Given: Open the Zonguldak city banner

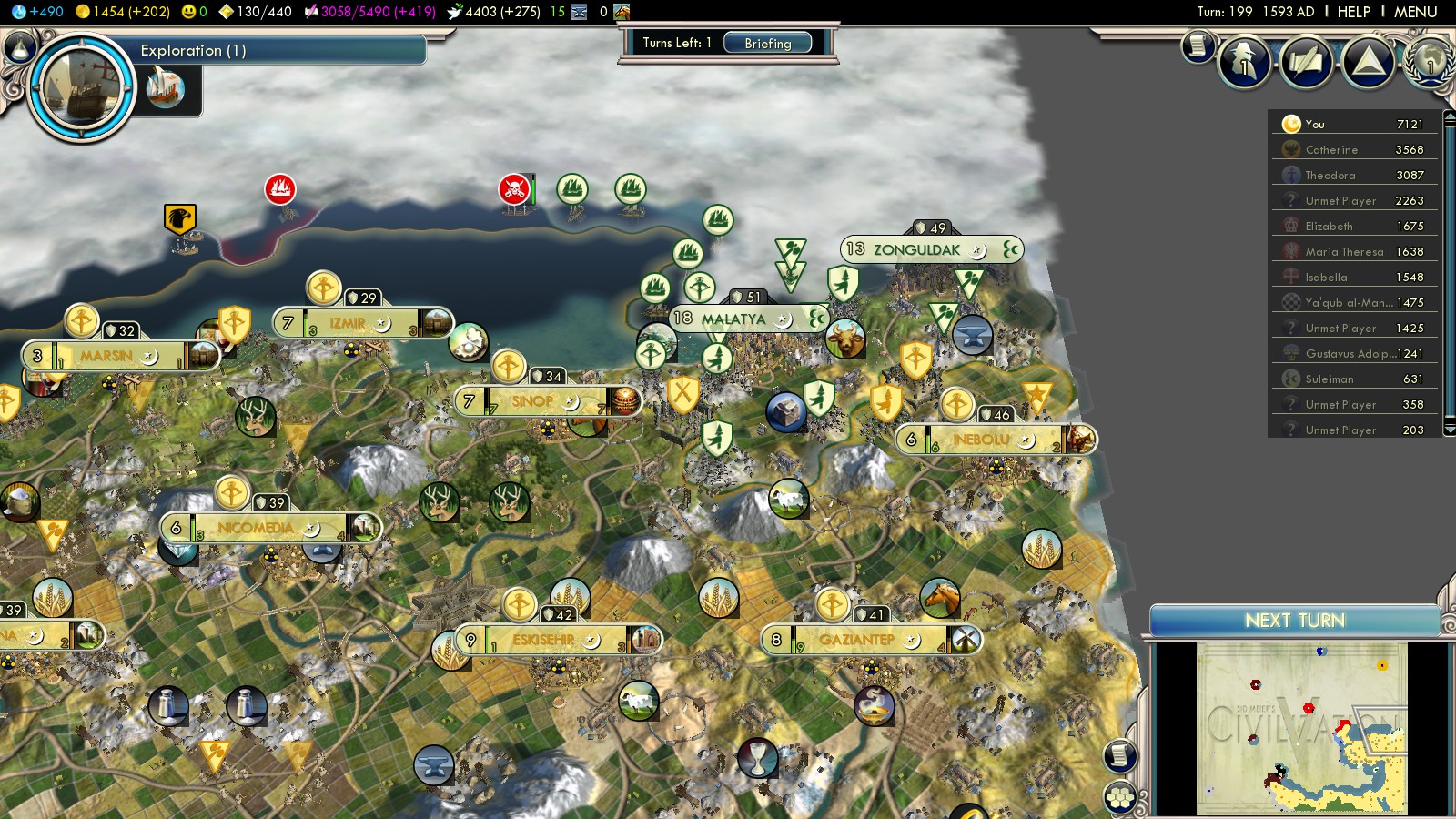Looking at the screenshot, I should (916, 249).
